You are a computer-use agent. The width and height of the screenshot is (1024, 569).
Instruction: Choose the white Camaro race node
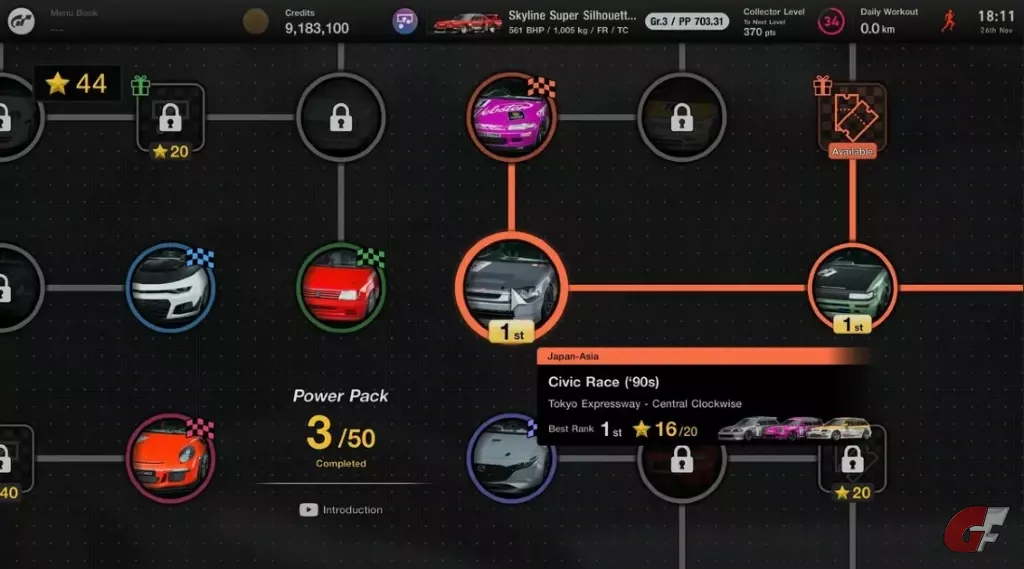(171, 287)
